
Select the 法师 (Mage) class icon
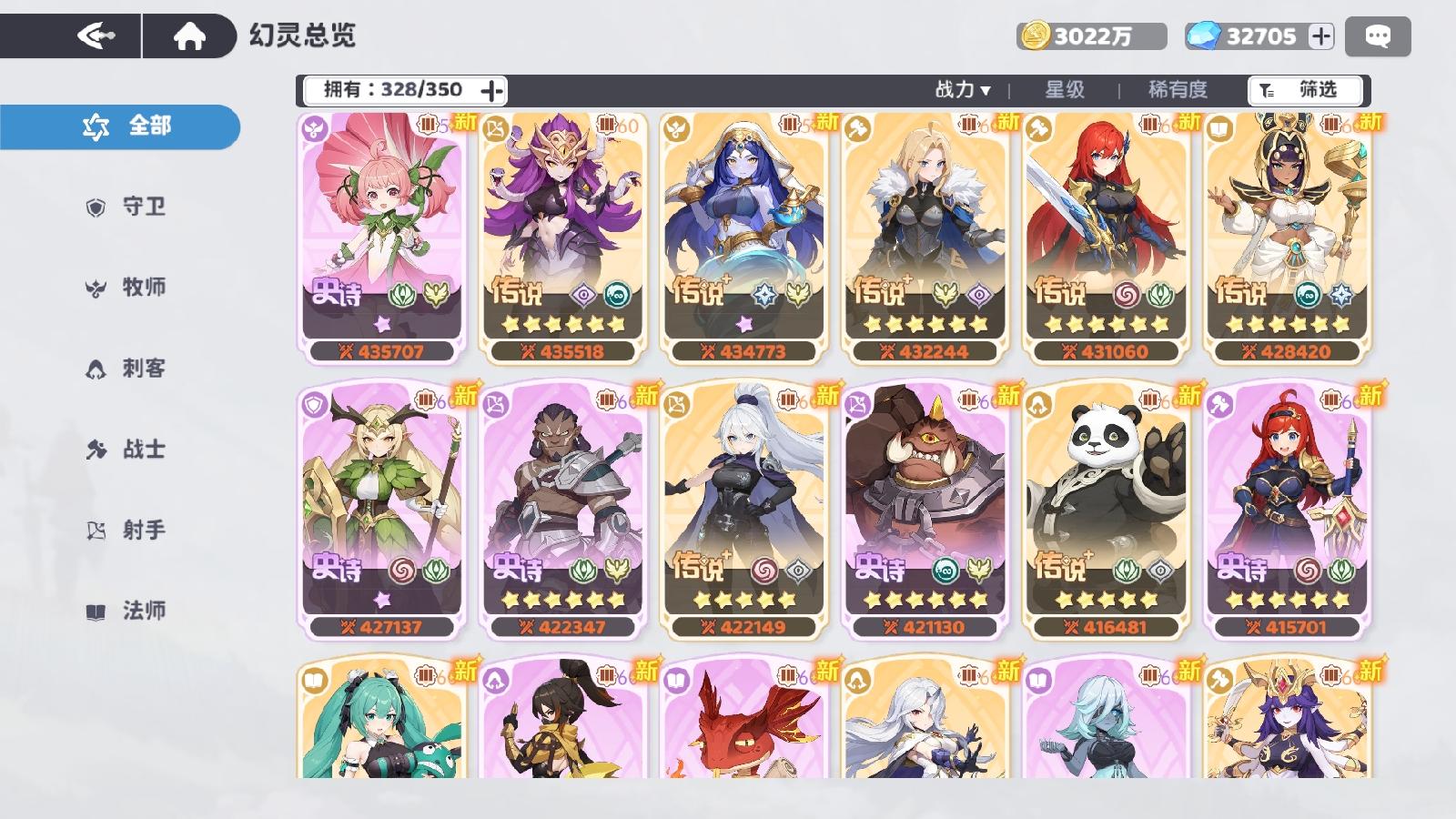97,612
